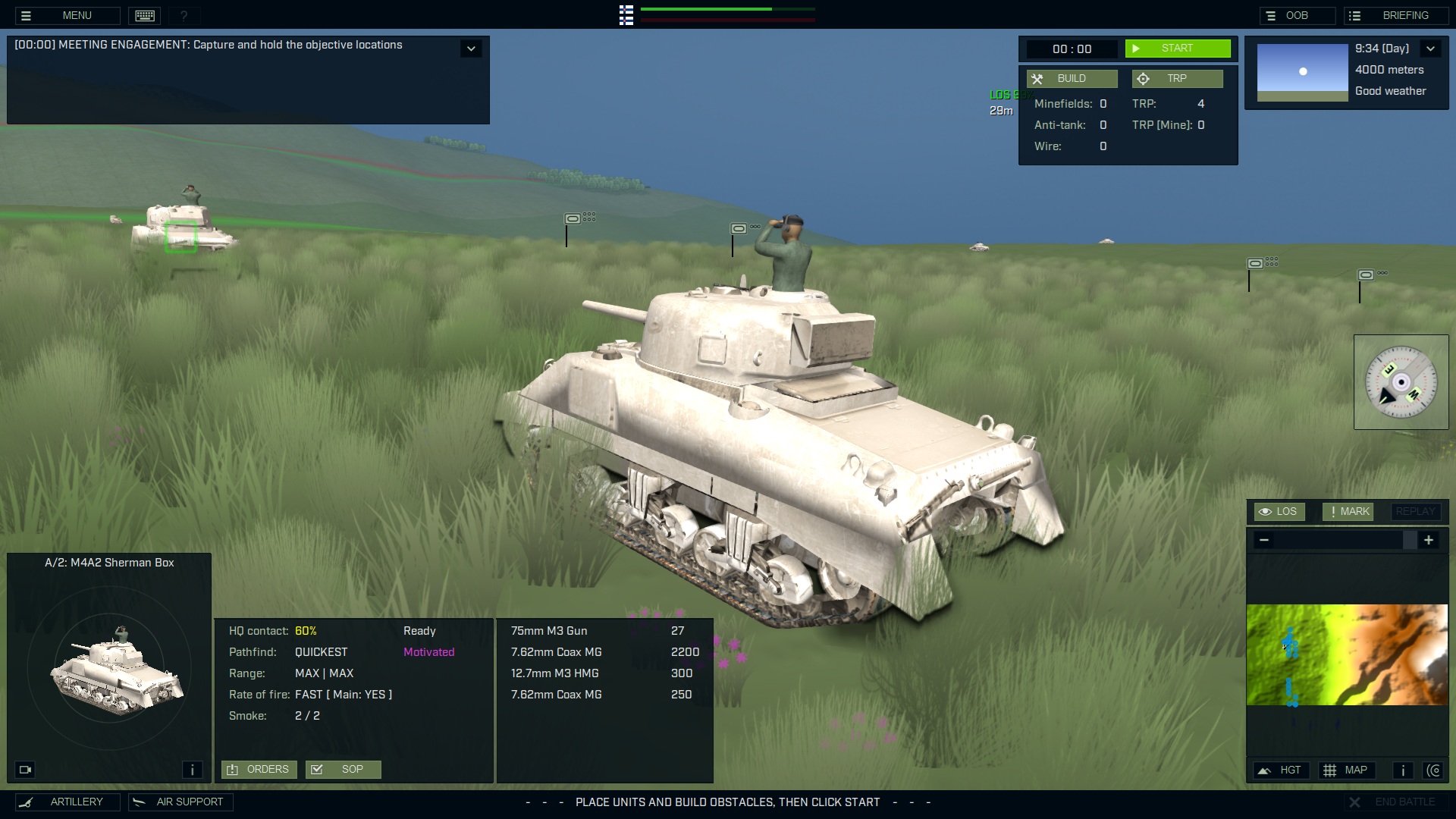1456x819 pixels.
Task: Switch to the TRP placement tab
Action: pos(1177,78)
